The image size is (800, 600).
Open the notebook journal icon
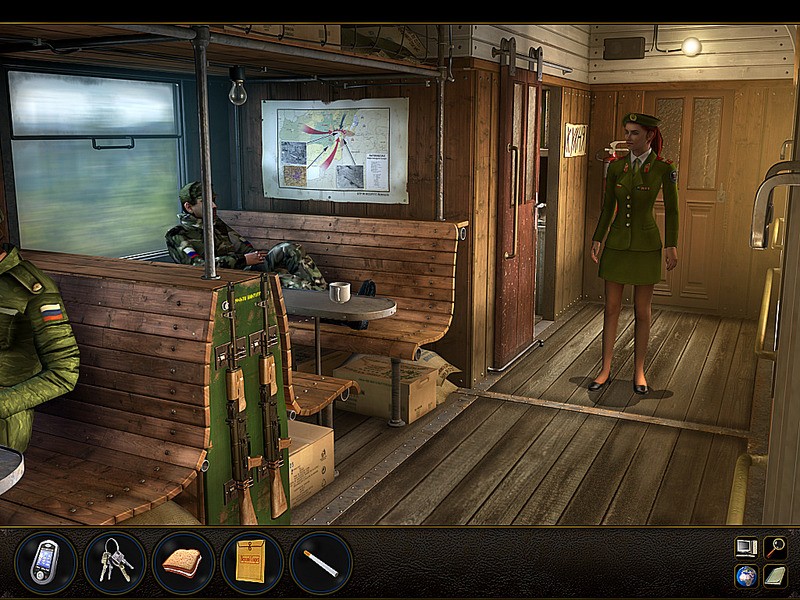coord(775,576)
